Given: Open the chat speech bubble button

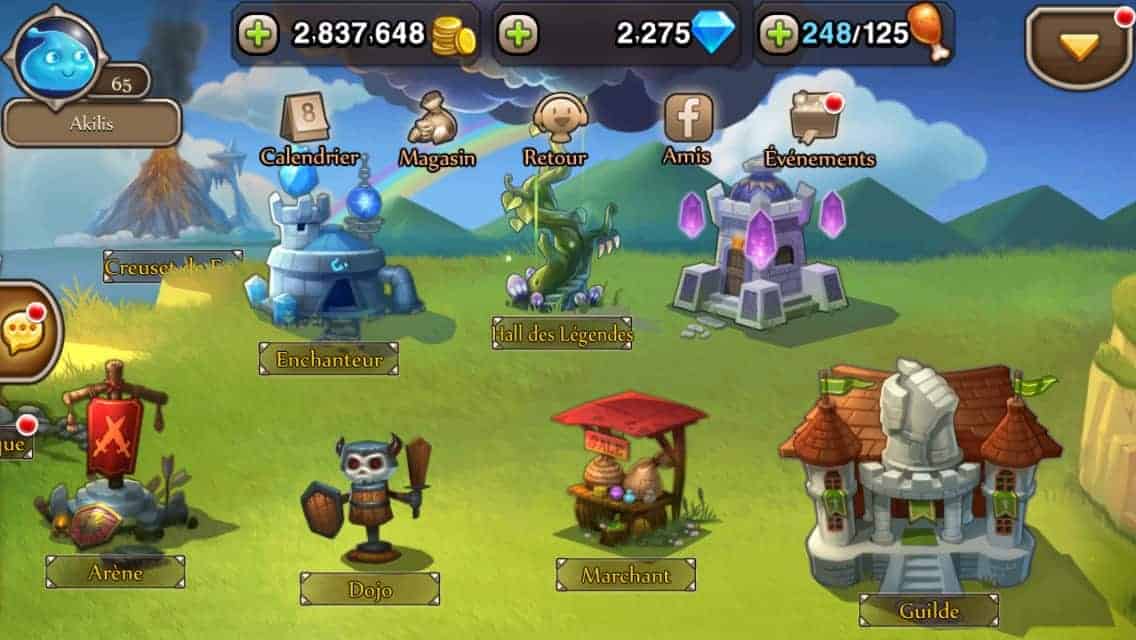Looking at the screenshot, I should click(x=24, y=333).
